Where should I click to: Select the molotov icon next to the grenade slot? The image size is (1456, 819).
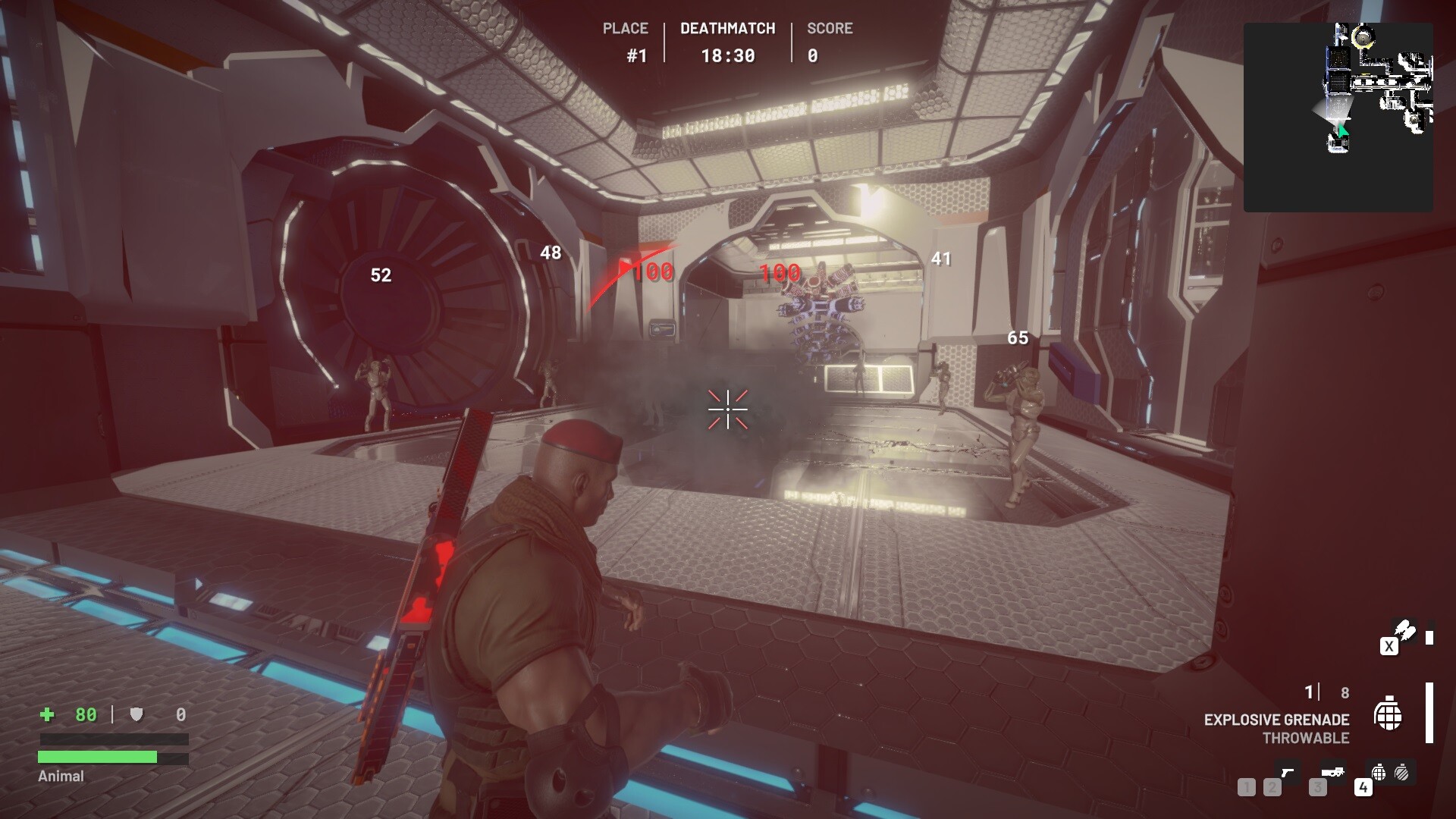1401,774
